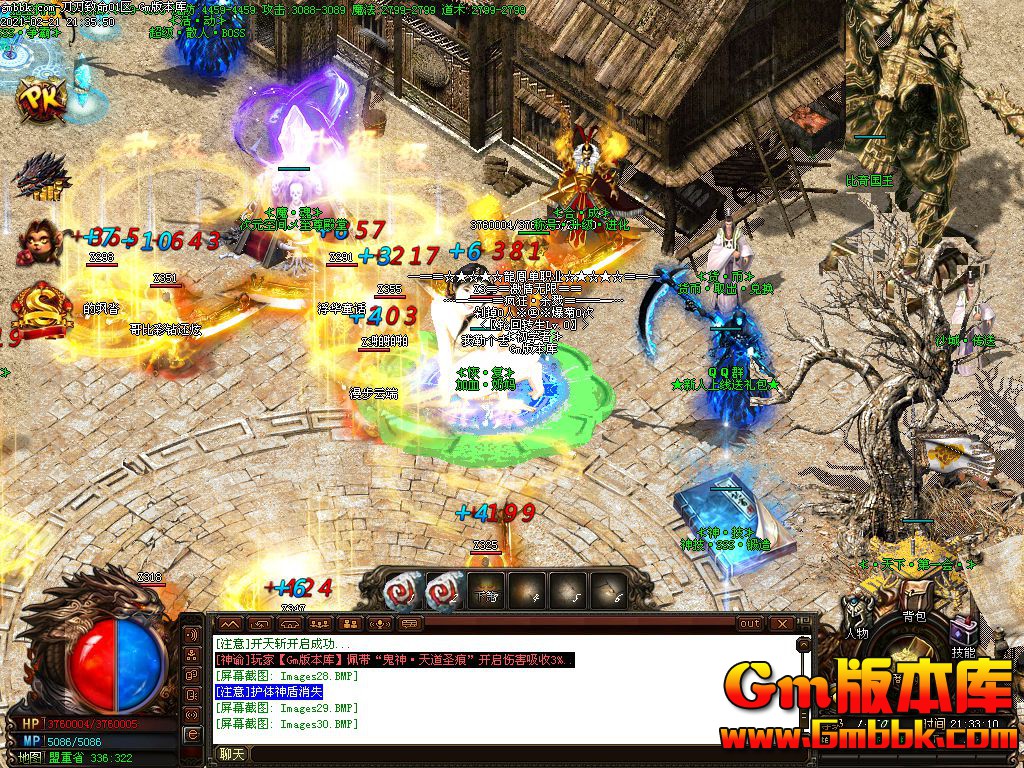
Task: Use the second red swirl hotbar slot
Action: [x=443, y=591]
